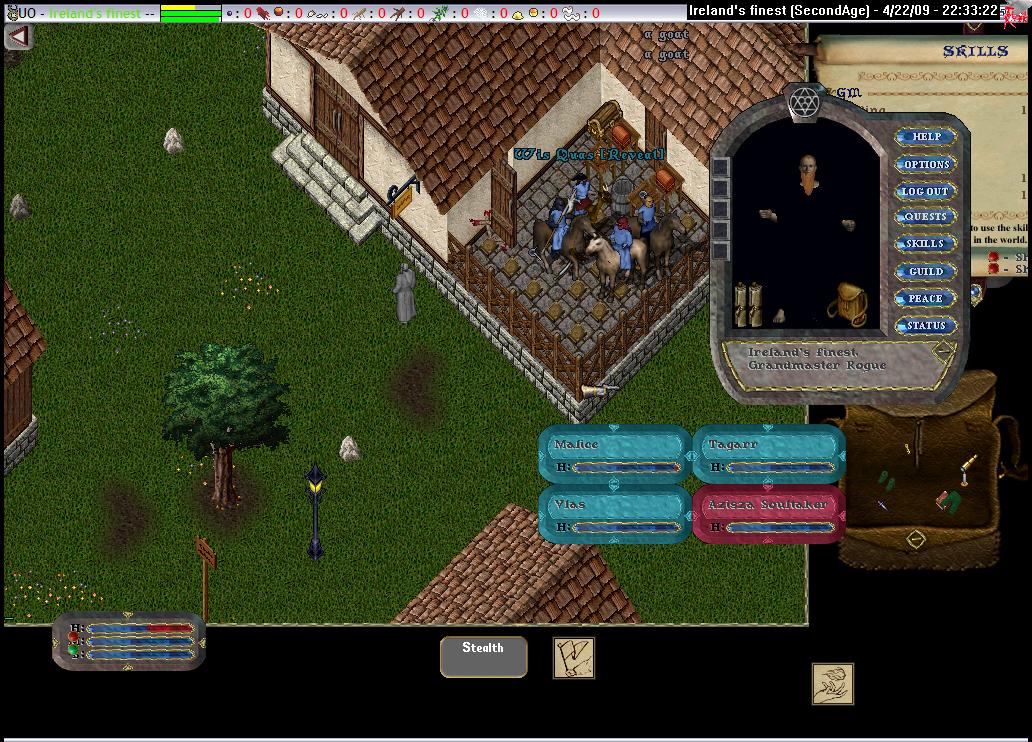Toggle the Peace/war mode button
The height and width of the screenshot is (742, 1032).
pyautogui.click(x=925, y=298)
